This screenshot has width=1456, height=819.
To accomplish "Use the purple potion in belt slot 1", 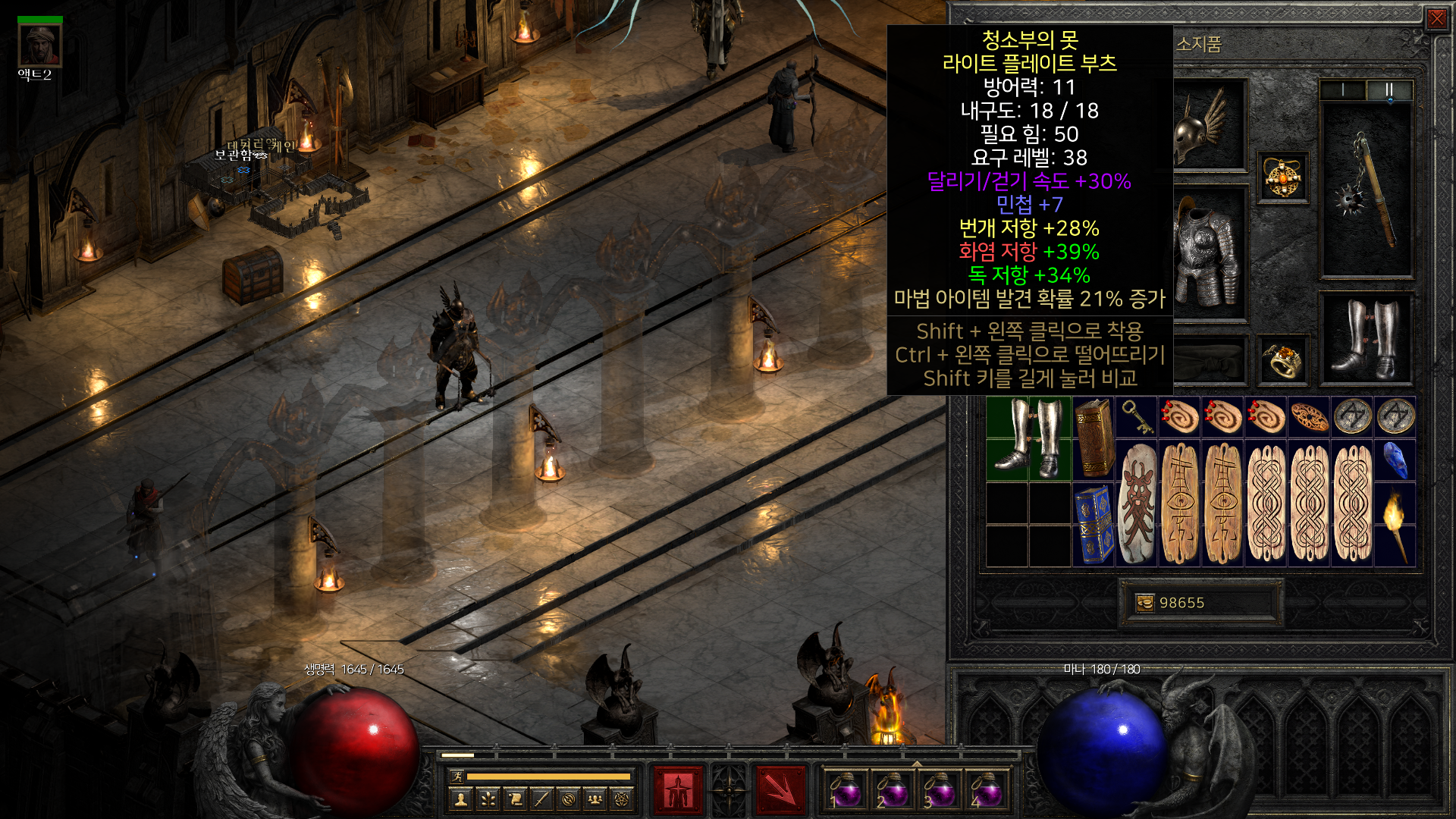I will pyautogui.click(x=845, y=790).
